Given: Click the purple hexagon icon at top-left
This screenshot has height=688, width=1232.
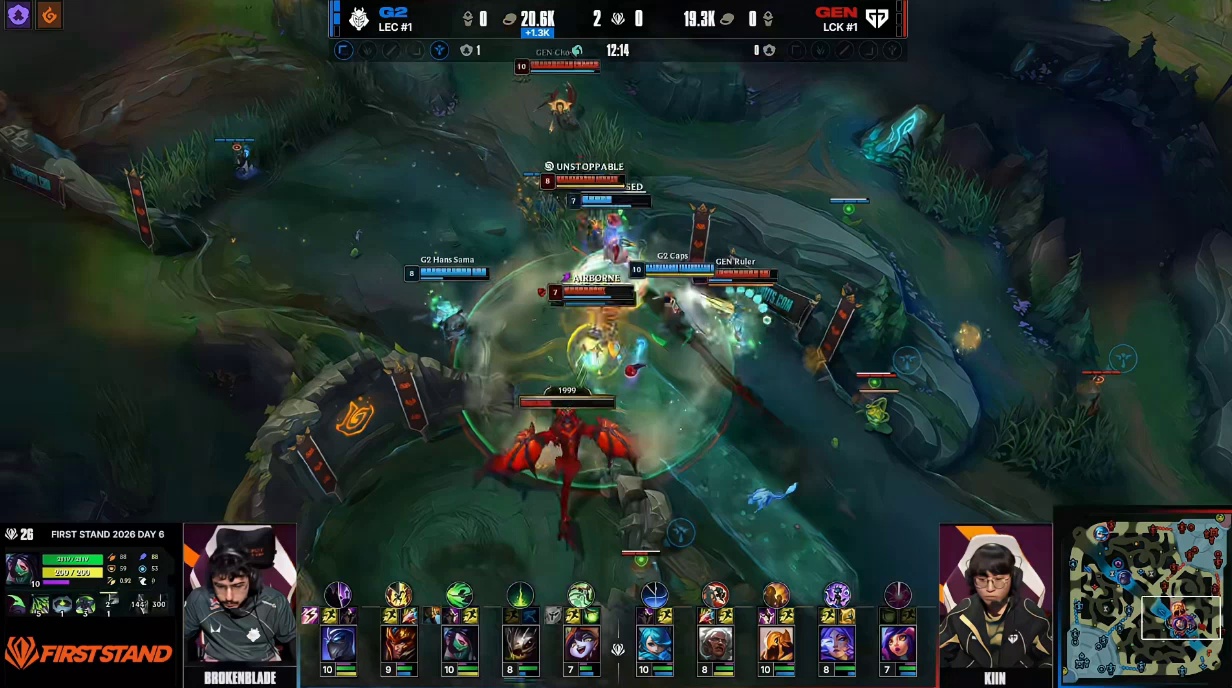Looking at the screenshot, I should coord(17,15).
